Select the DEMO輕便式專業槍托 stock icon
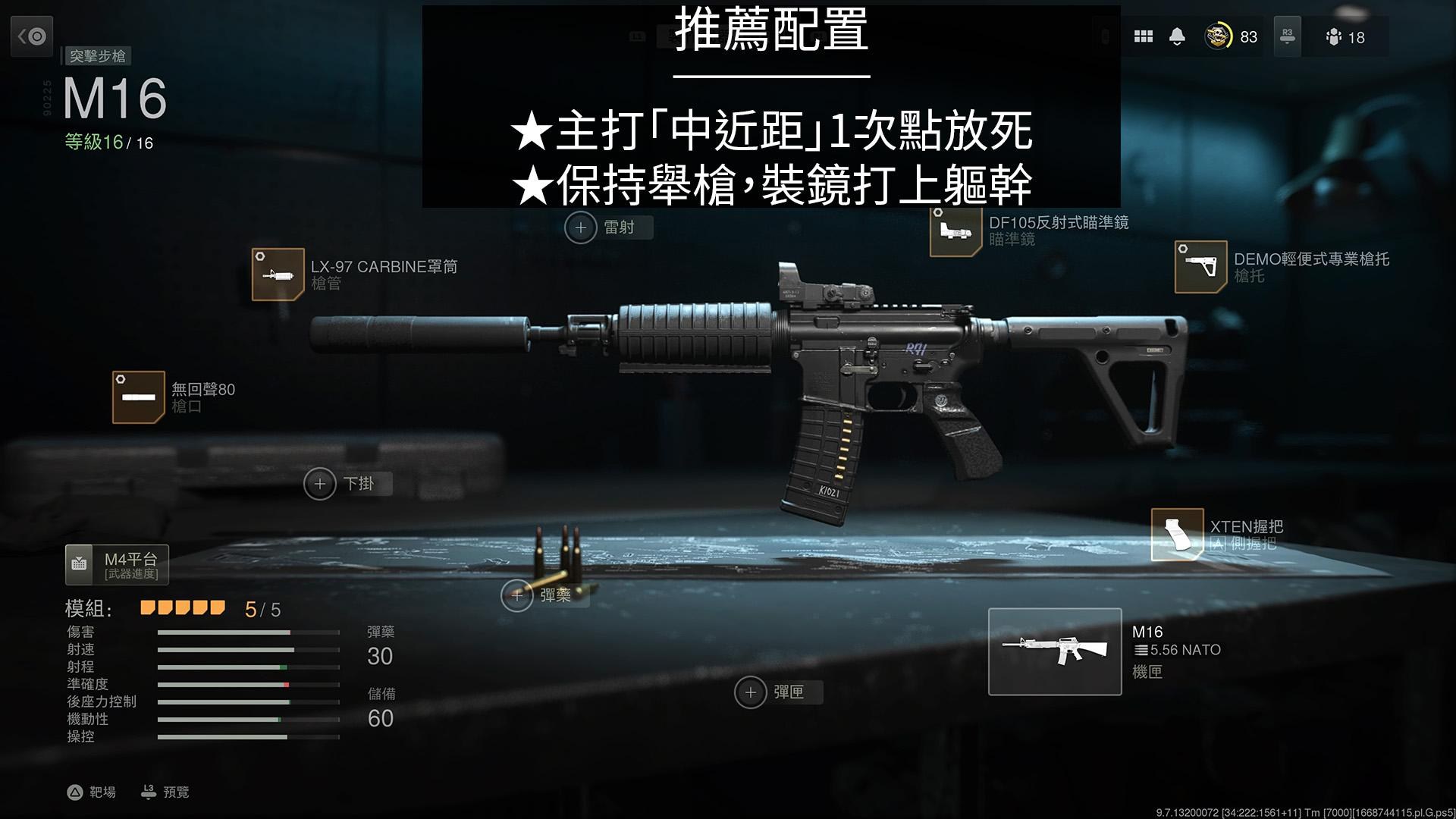 click(x=1202, y=268)
